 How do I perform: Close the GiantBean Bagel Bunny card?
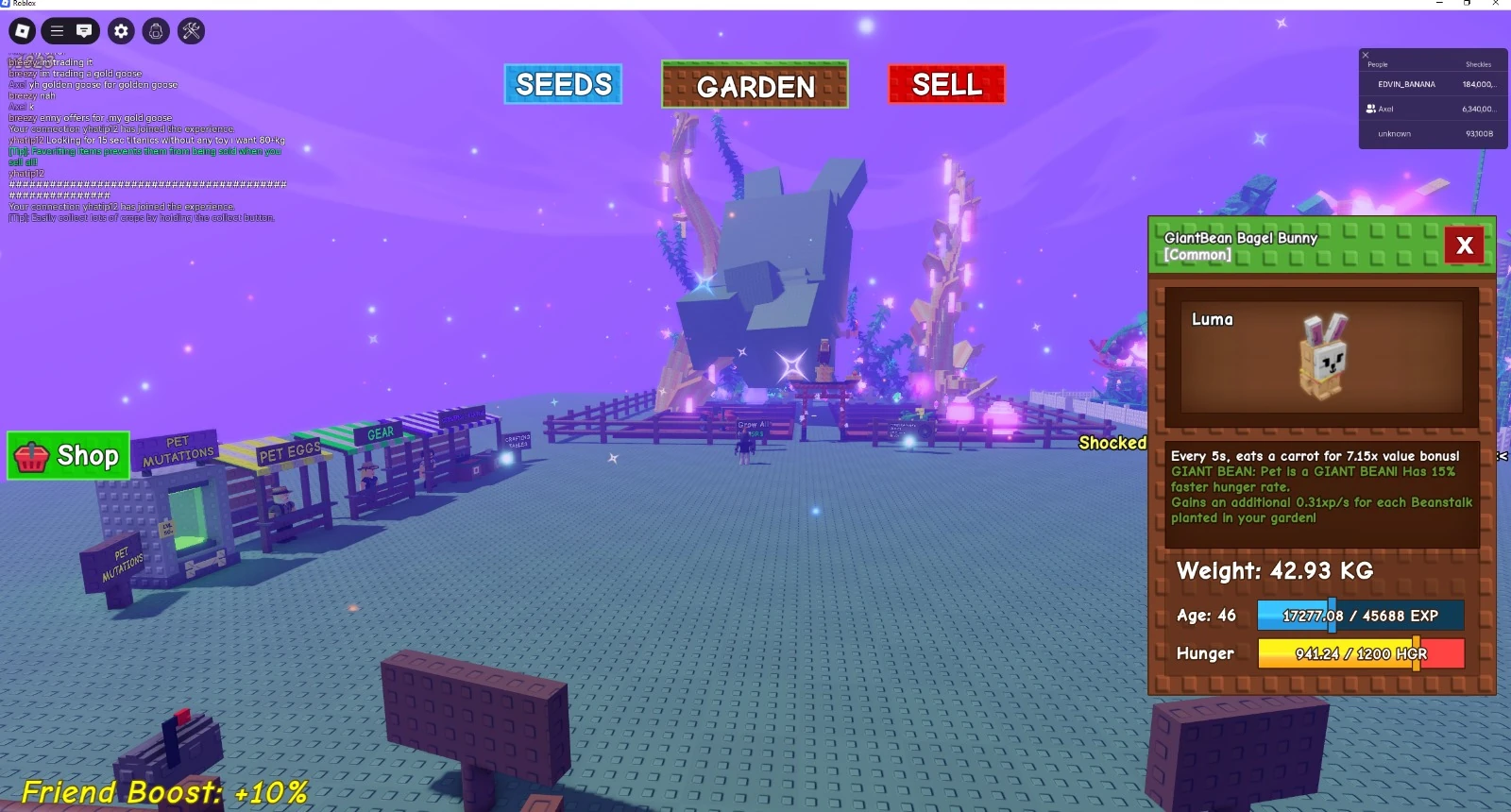[1465, 245]
